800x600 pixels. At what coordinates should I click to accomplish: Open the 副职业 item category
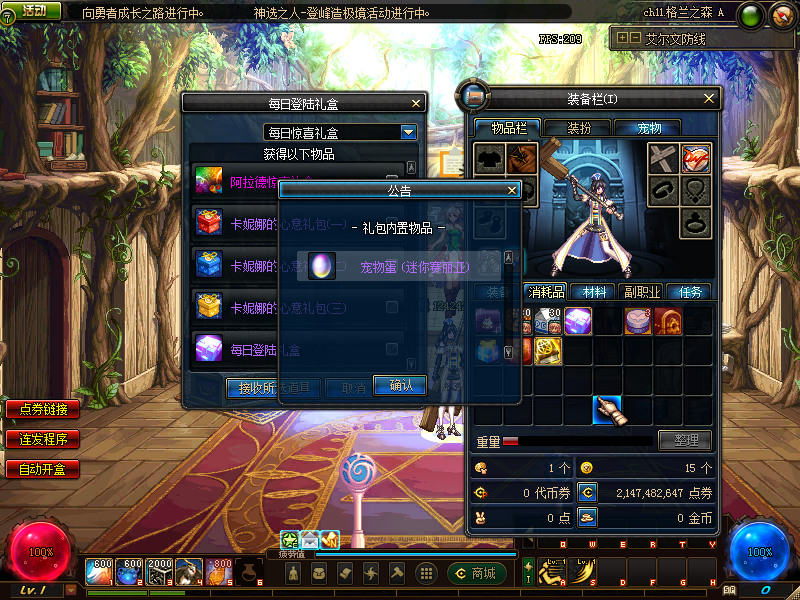[641, 292]
